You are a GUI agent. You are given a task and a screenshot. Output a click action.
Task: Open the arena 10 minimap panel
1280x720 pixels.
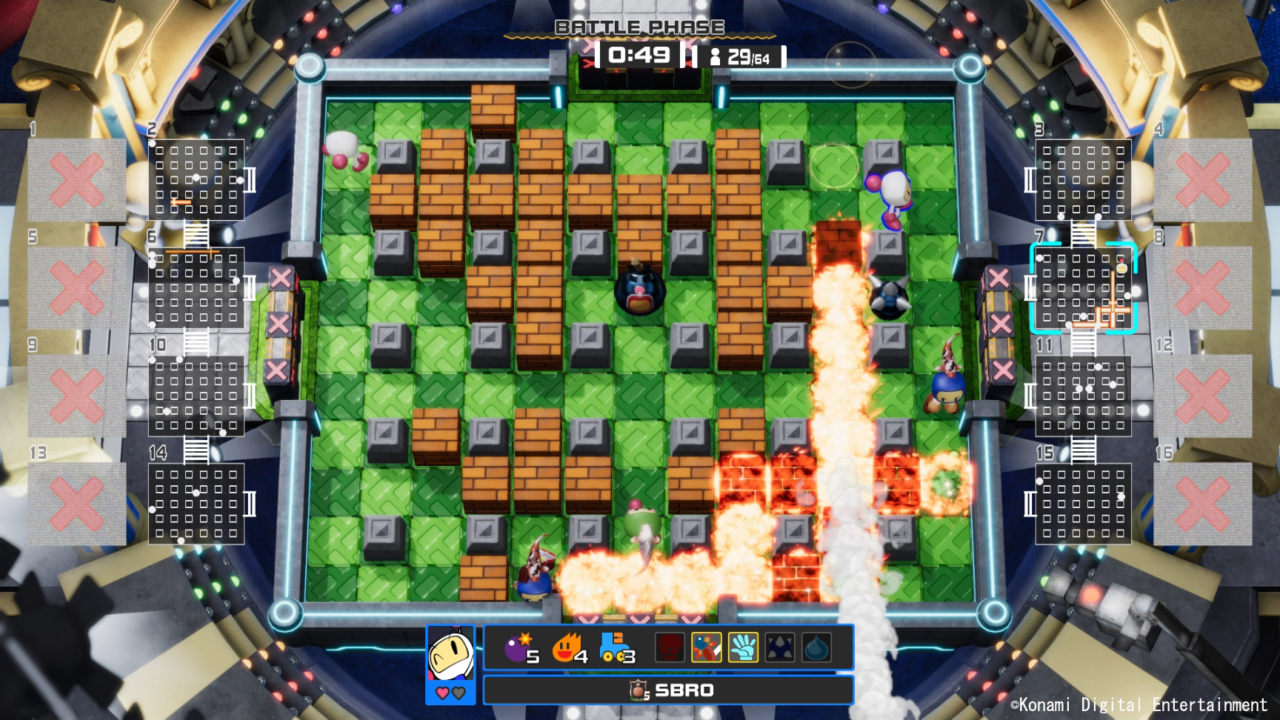(196, 397)
